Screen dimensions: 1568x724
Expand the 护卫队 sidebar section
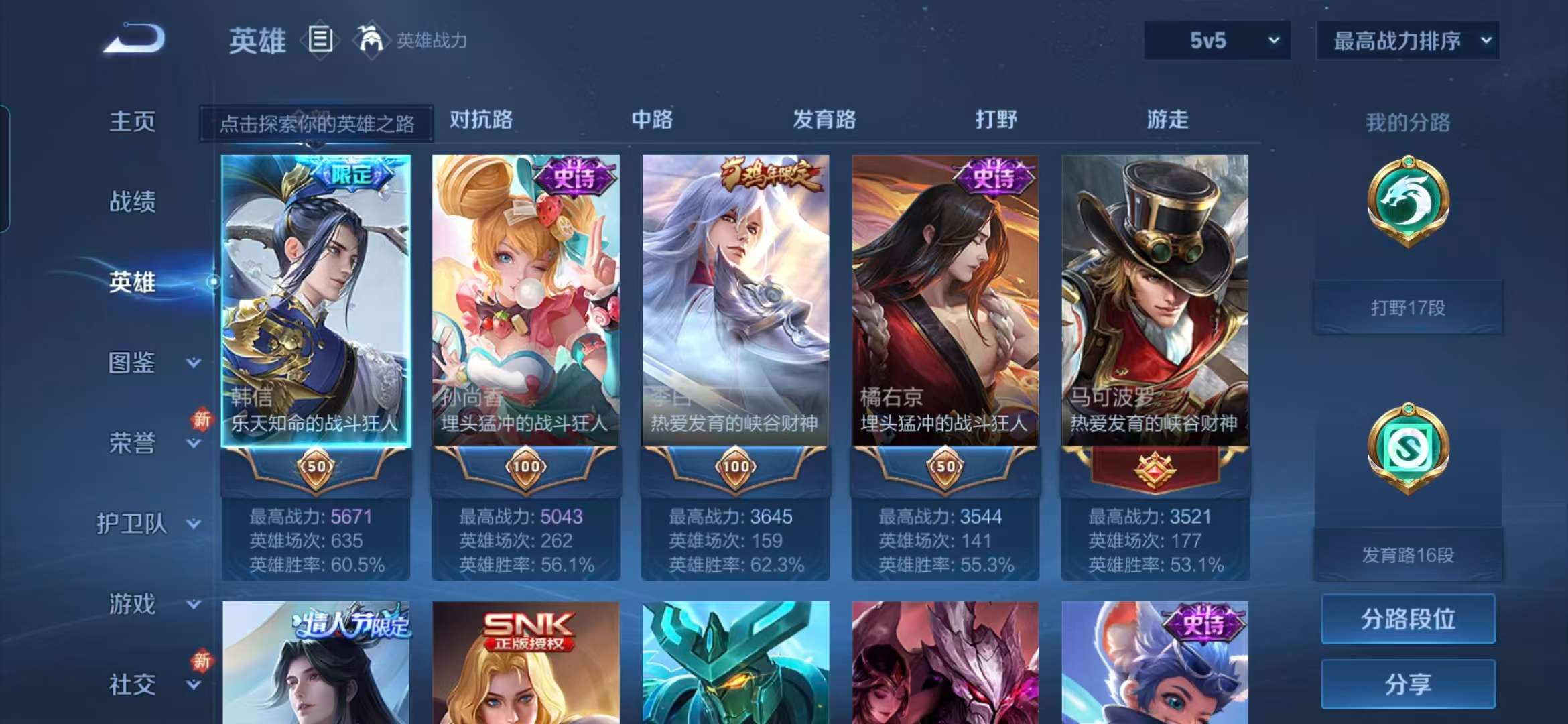(147, 524)
